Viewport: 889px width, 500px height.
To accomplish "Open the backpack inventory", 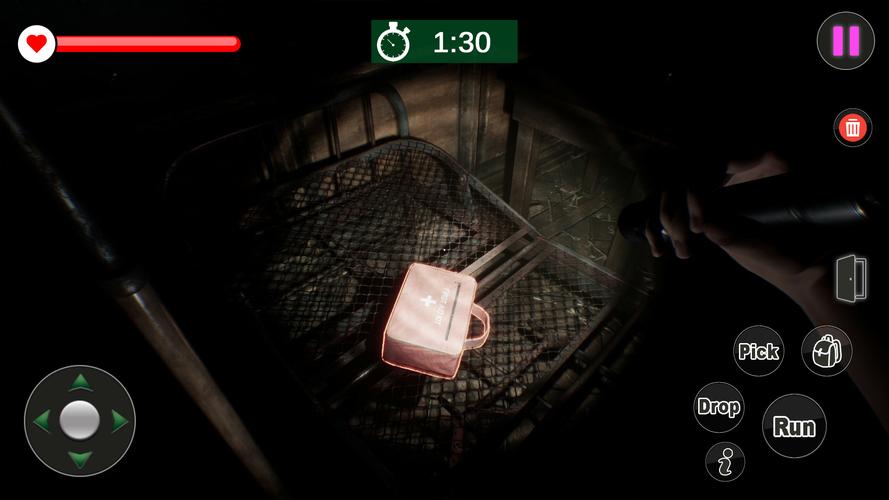I will pyautogui.click(x=826, y=351).
